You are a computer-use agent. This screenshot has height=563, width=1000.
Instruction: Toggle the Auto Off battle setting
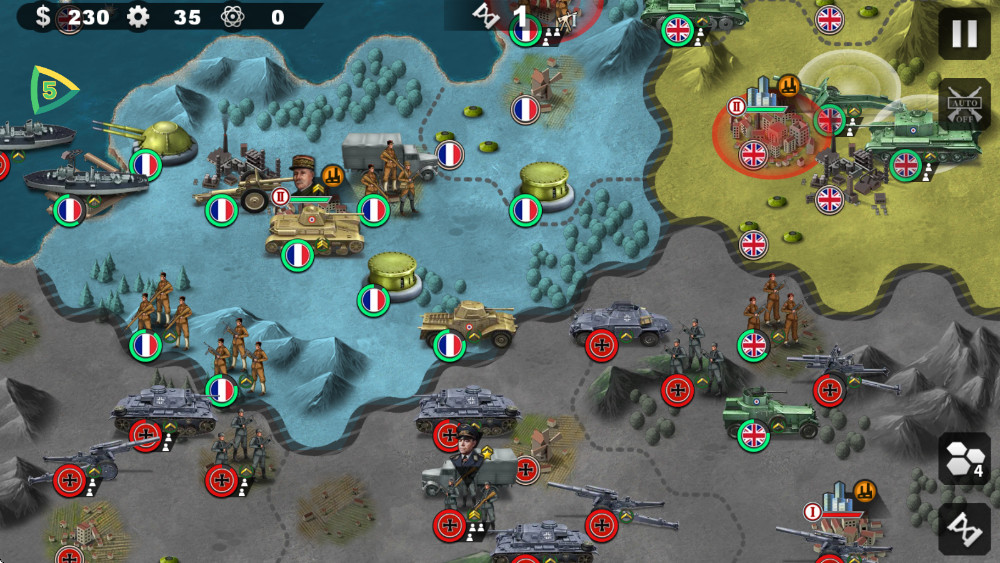tap(964, 103)
